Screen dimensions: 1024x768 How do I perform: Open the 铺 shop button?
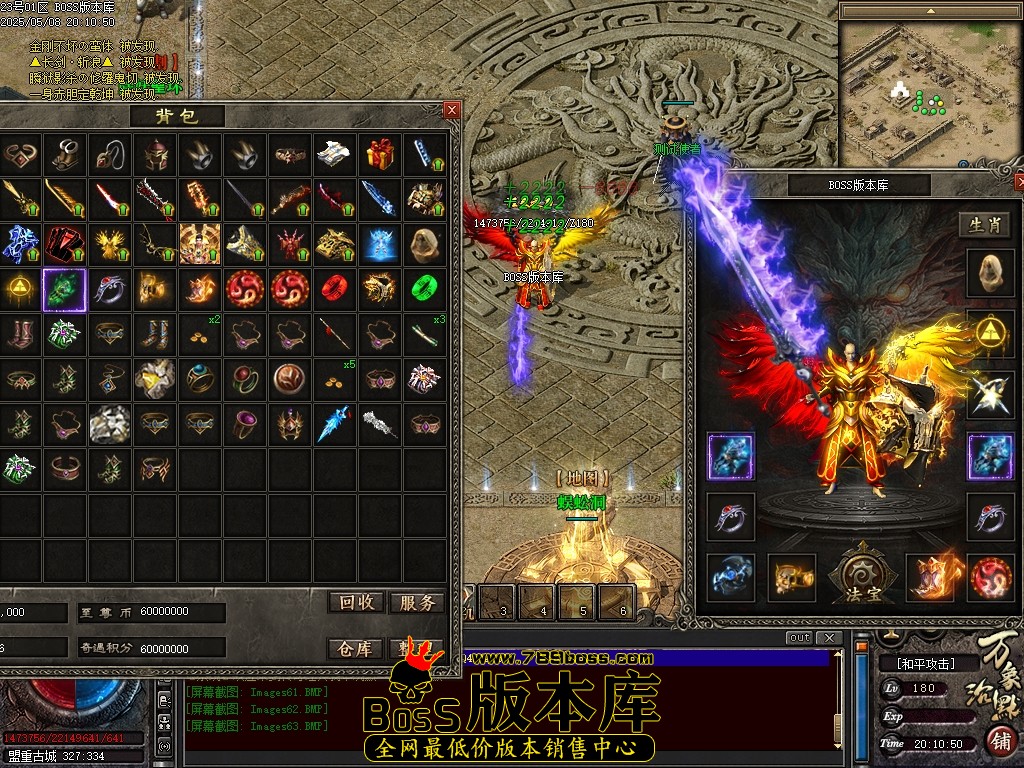click(1000, 741)
